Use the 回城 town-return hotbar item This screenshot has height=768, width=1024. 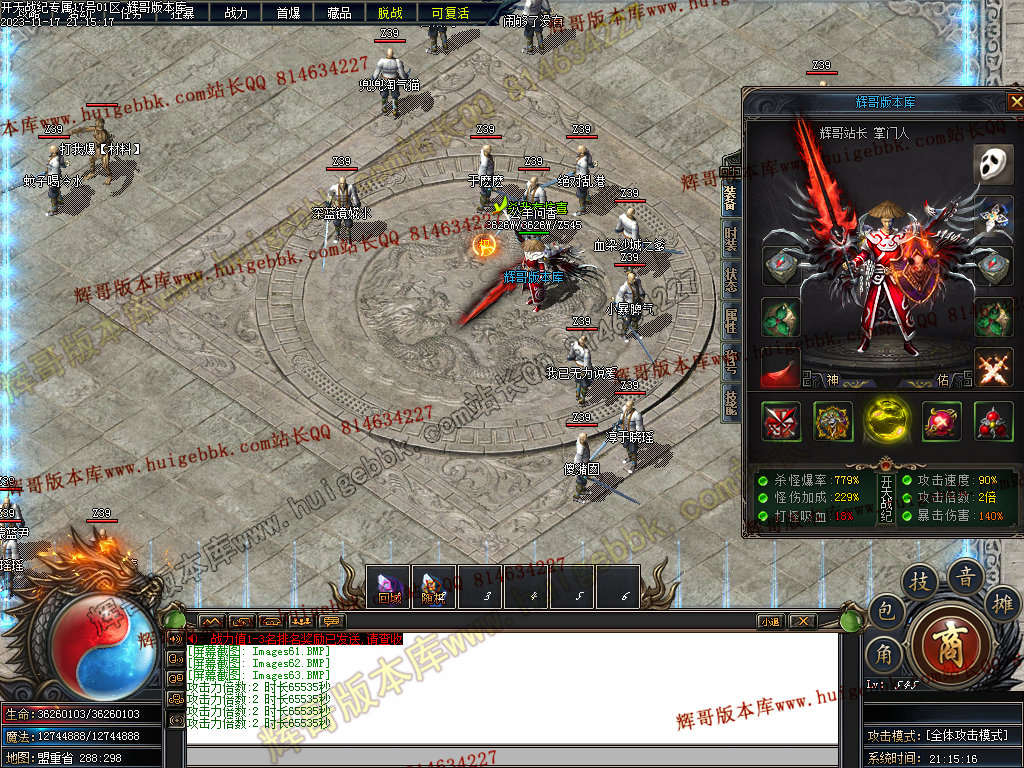click(x=389, y=587)
